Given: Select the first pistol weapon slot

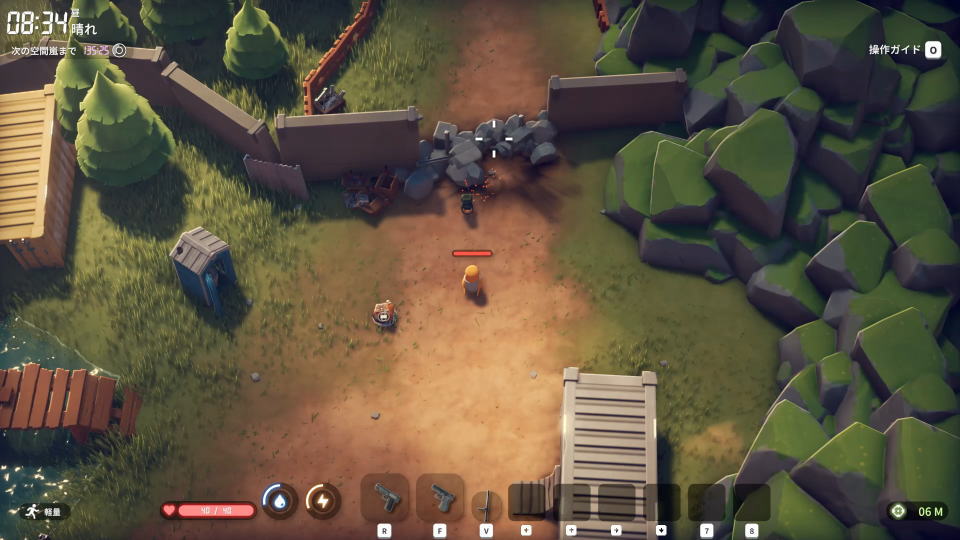Looking at the screenshot, I should [x=385, y=497].
